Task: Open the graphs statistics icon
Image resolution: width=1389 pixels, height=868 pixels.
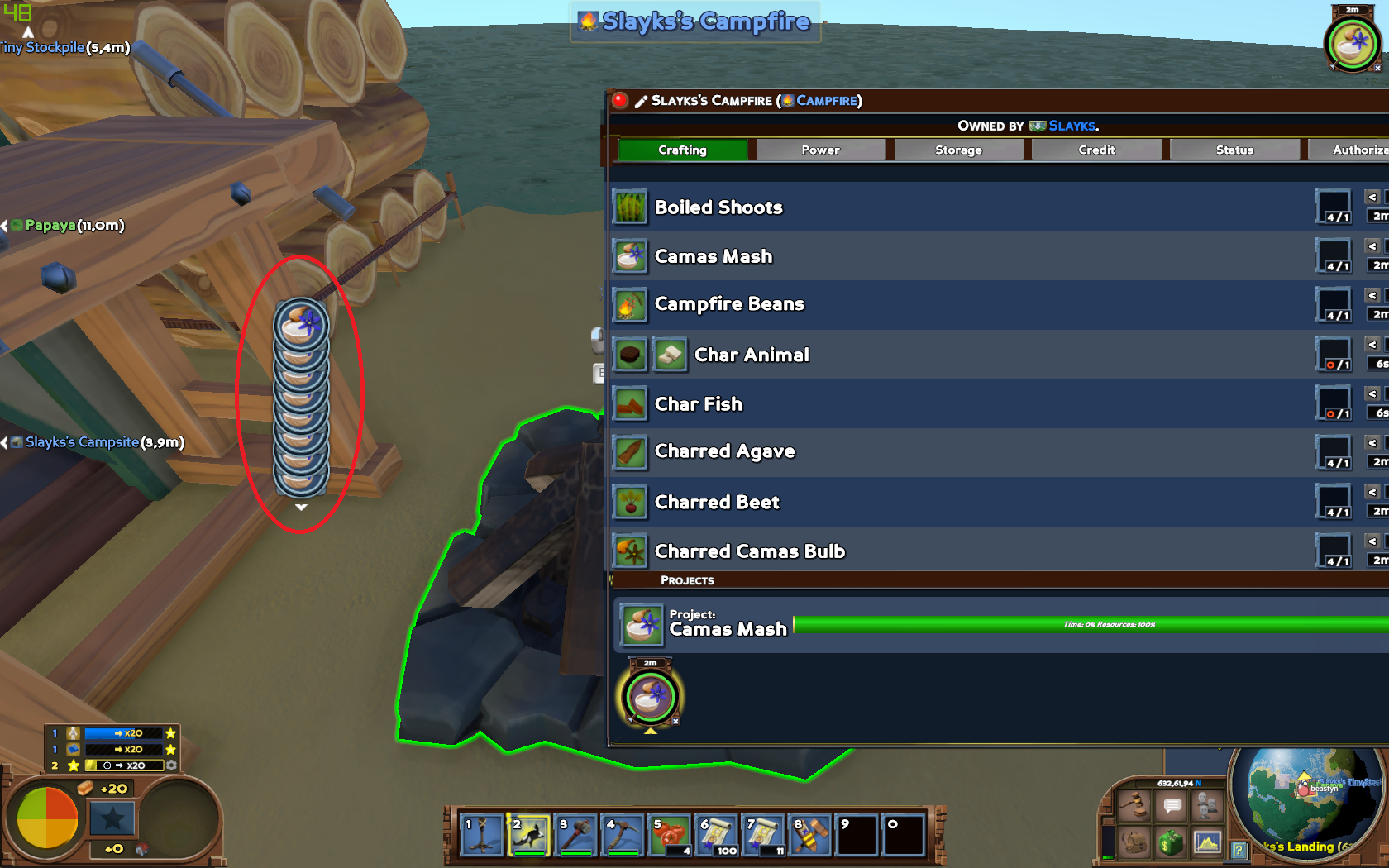Action: click(x=1207, y=843)
